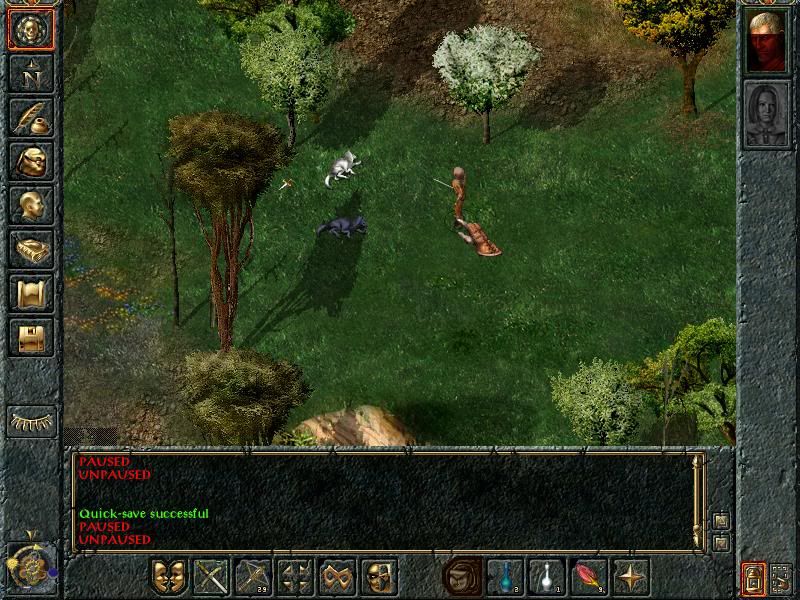
Task: Select the red-faced top party portrait
Action: coord(766,41)
